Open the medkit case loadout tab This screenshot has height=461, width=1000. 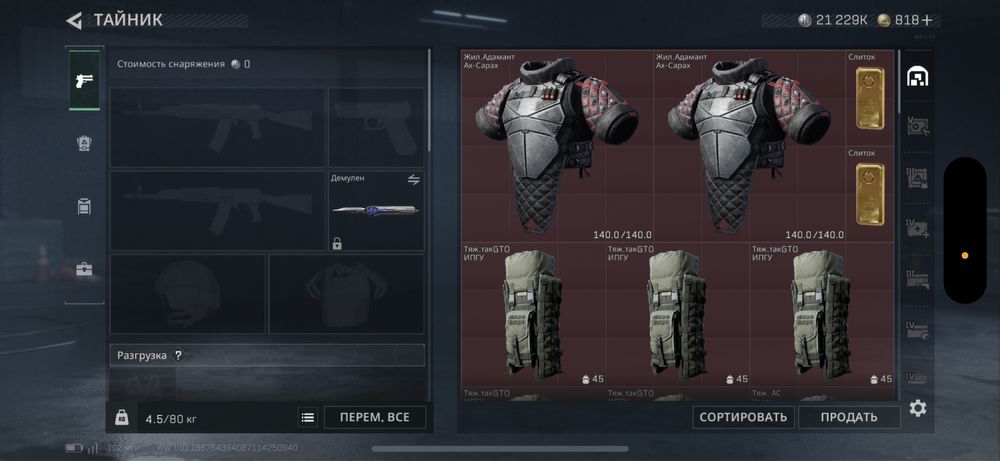[84, 270]
